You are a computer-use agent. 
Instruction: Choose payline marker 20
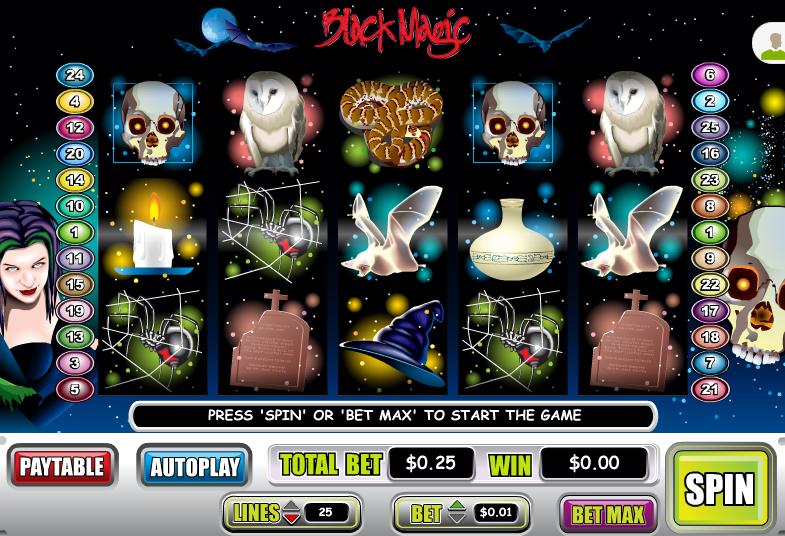(75, 154)
